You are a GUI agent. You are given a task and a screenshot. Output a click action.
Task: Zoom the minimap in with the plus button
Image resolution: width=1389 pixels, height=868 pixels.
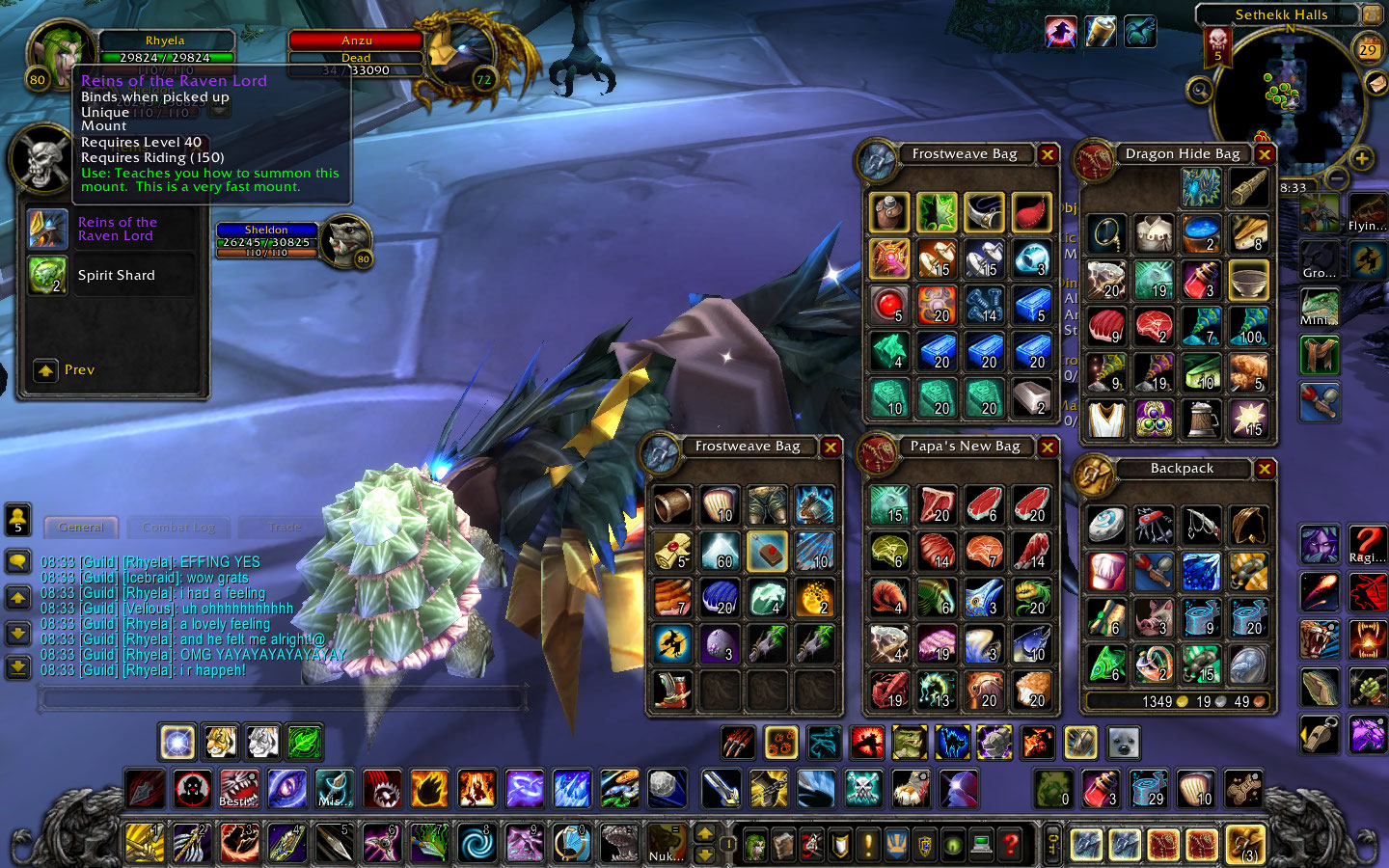coord(1364,159)
